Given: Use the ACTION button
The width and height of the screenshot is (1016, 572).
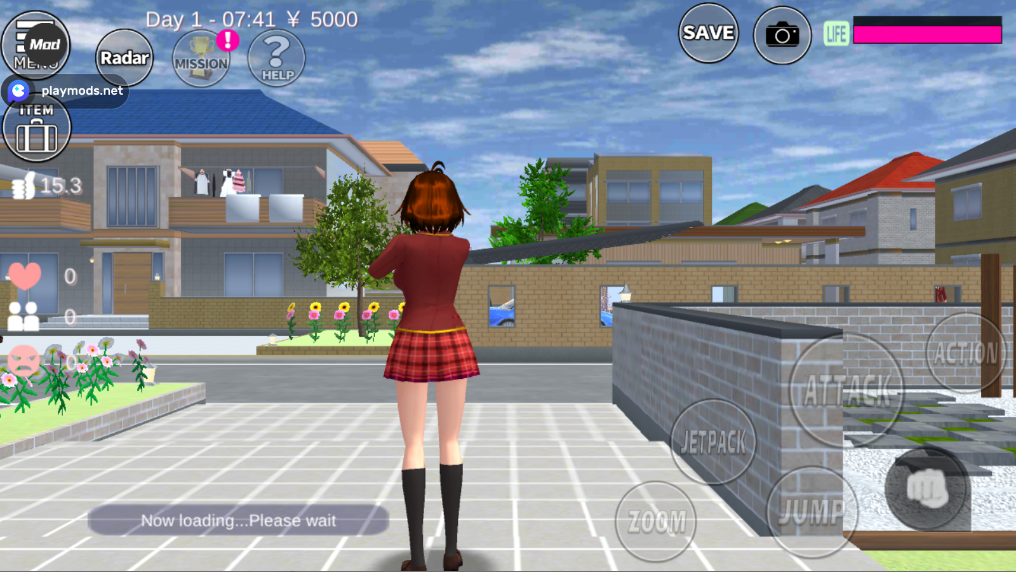Looking at the screenshot, I should click(965, 352).
